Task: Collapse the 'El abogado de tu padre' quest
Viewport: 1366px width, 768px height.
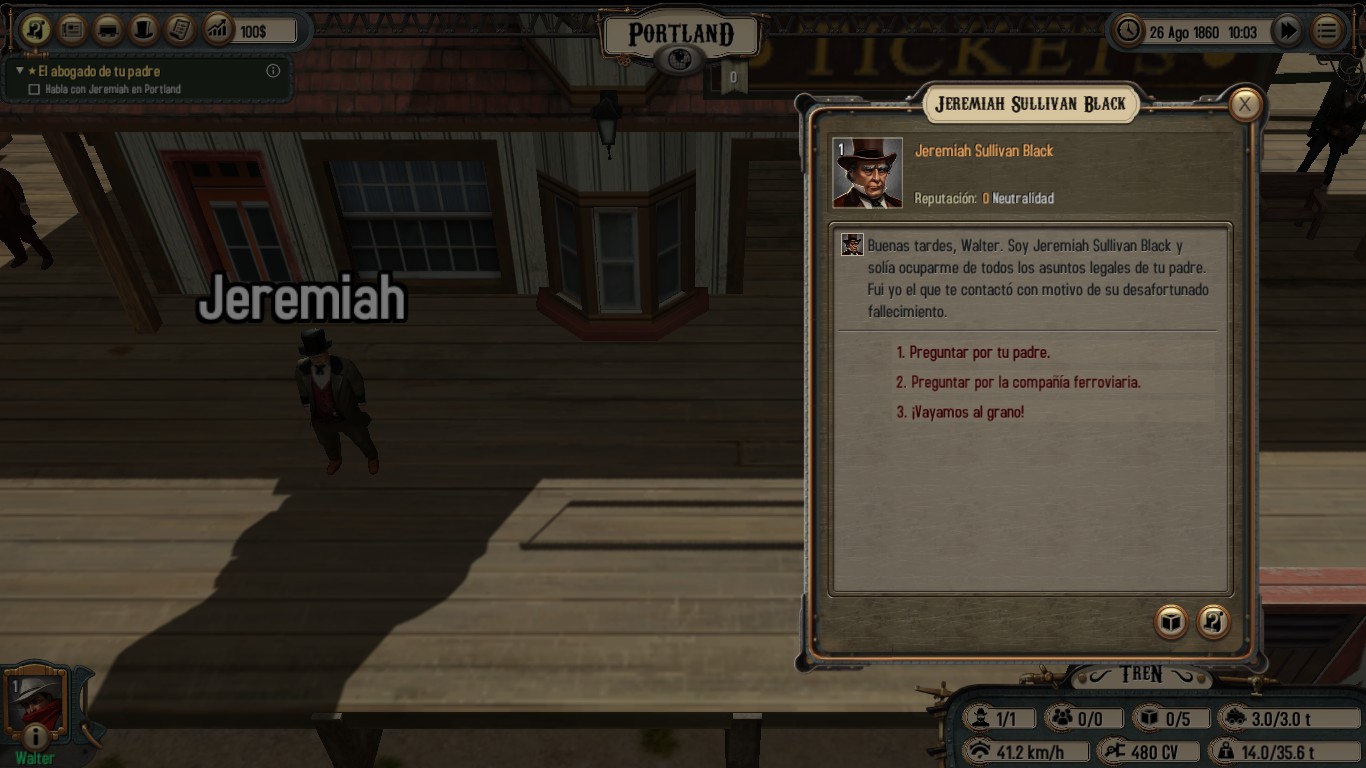Action: point(20,71)
